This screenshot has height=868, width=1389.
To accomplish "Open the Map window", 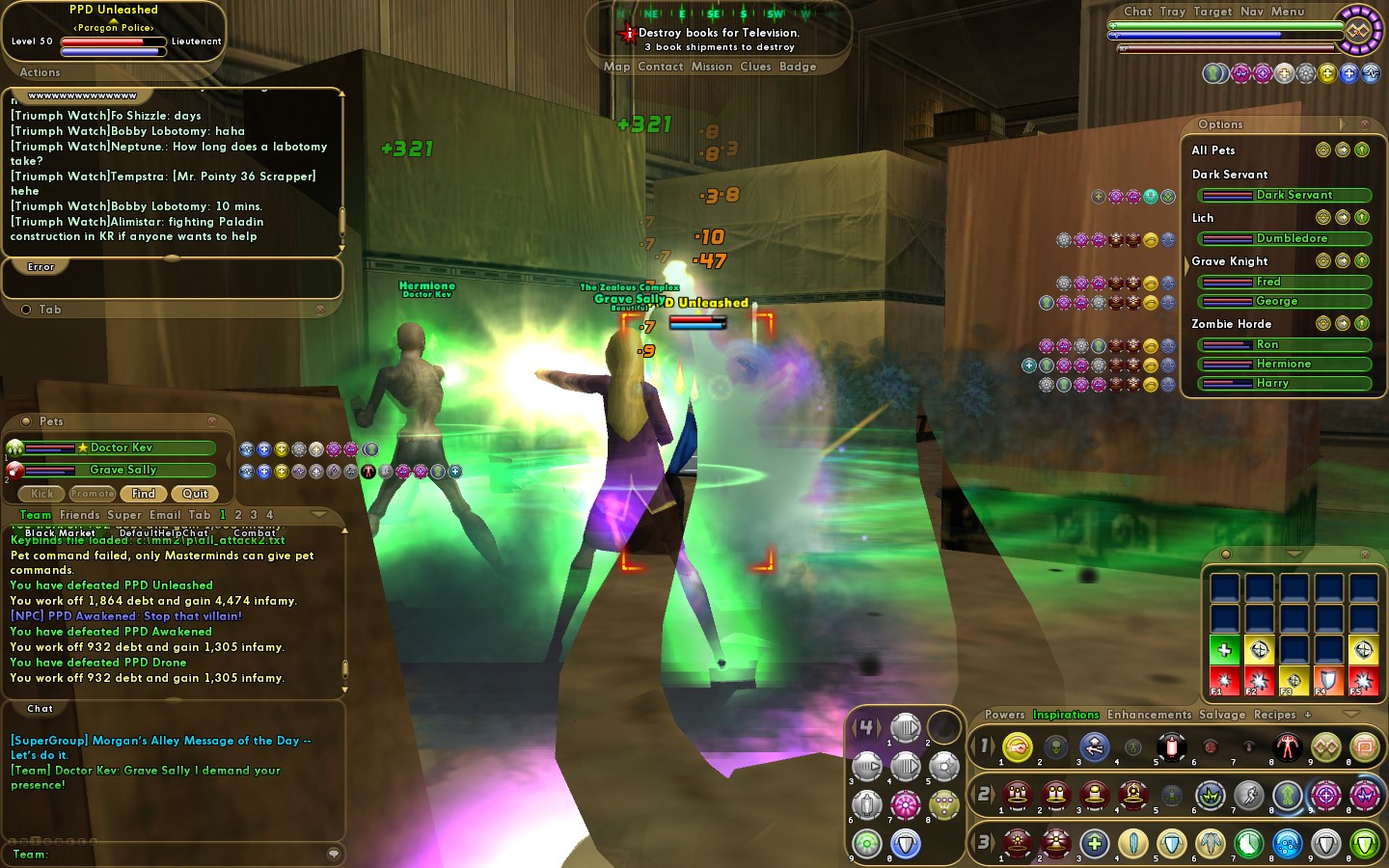I will (616, 67).
